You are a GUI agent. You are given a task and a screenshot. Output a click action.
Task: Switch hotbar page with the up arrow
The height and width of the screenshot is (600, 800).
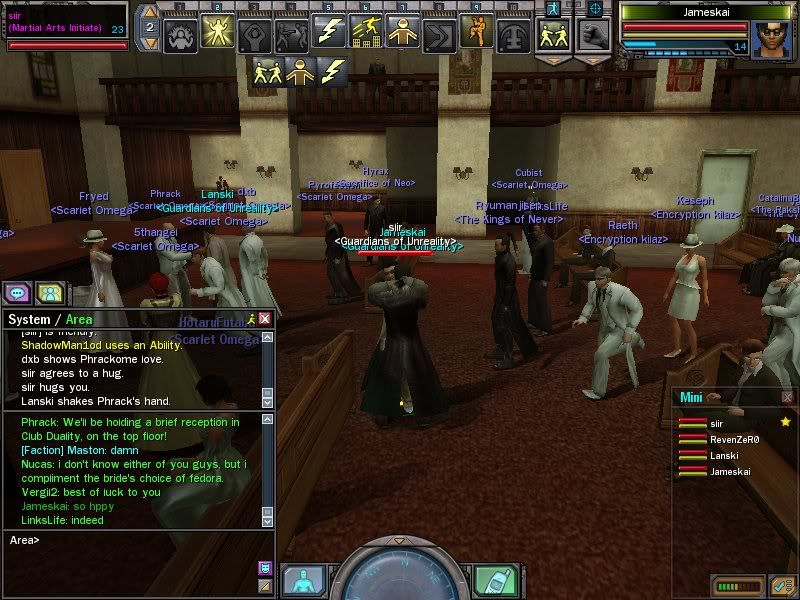148,12
